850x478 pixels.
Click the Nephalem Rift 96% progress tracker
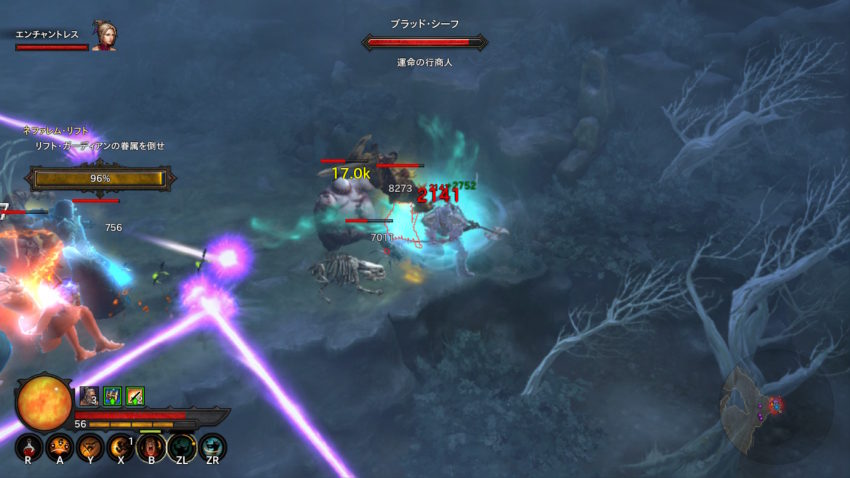[100, 178]
